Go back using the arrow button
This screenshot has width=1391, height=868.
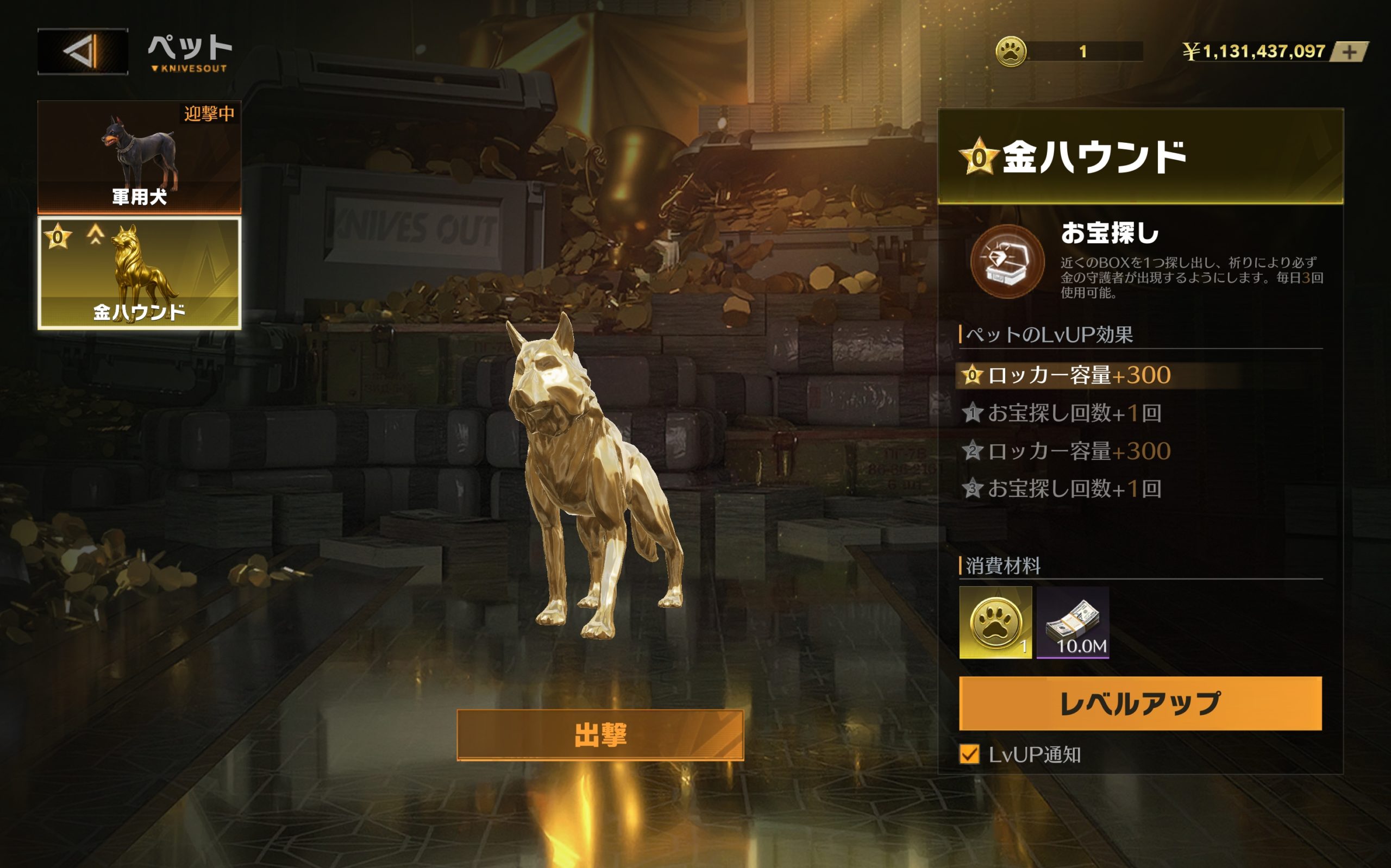pos(83,51)
